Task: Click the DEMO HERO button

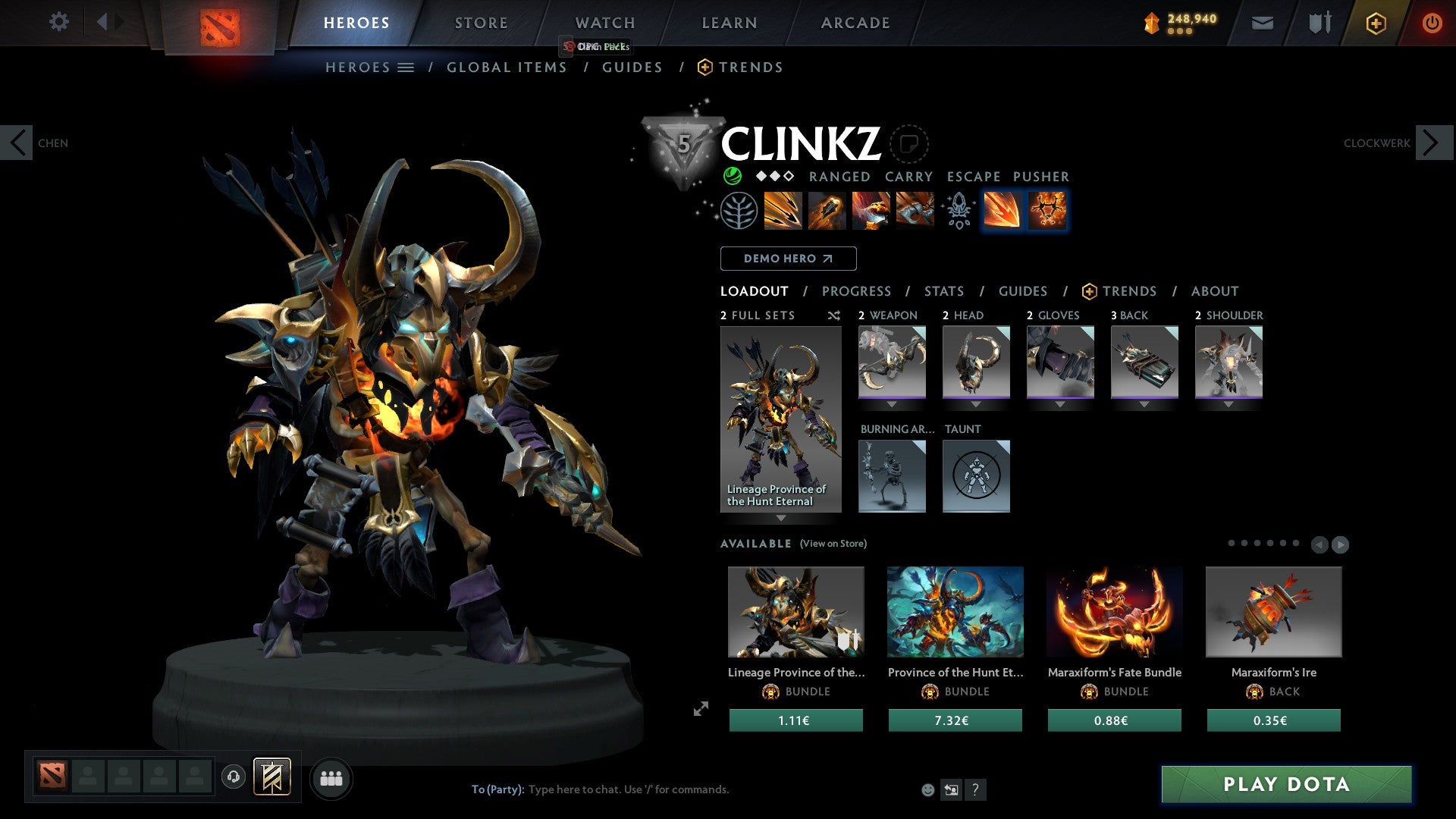Action: 788,258
